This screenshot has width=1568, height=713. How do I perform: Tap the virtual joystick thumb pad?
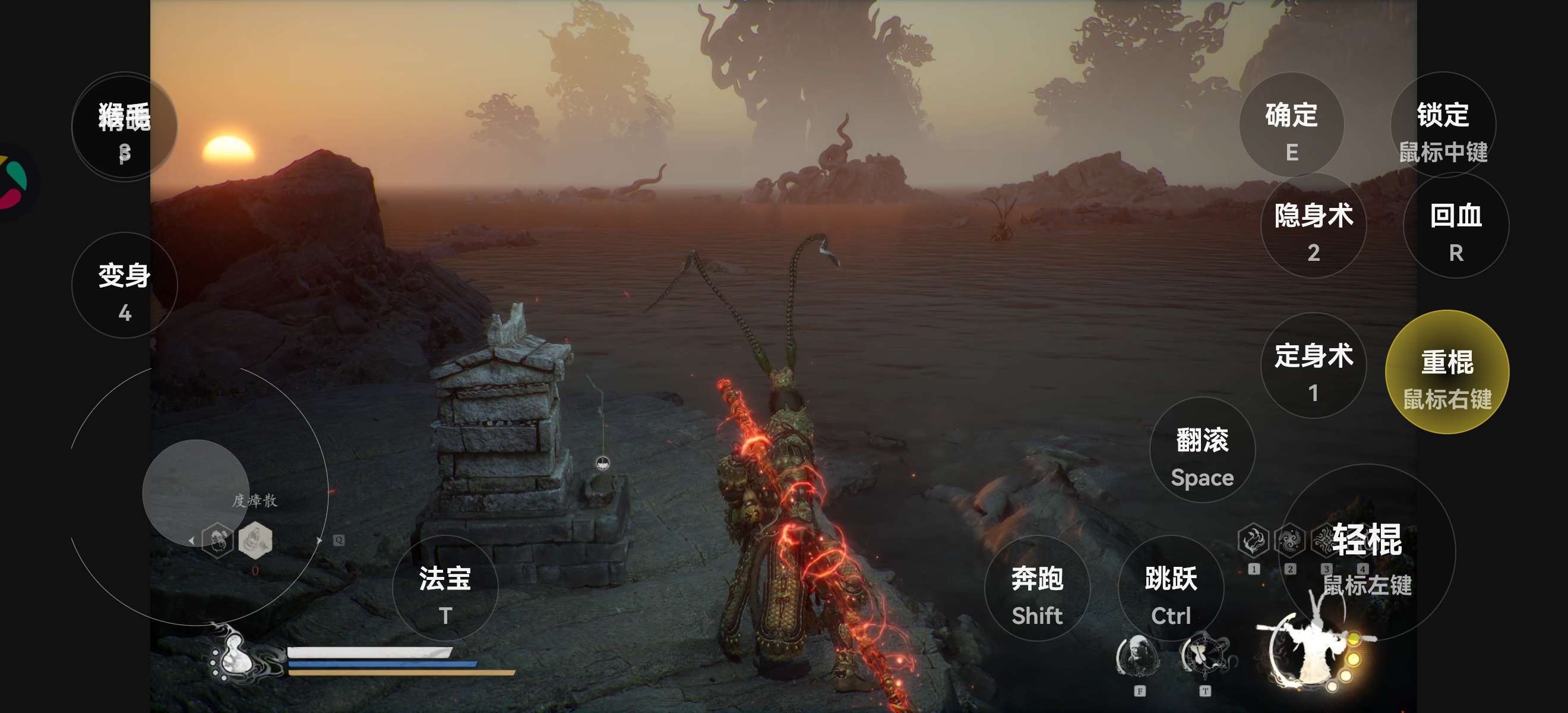pyautogui.click(x=195, y=492)
